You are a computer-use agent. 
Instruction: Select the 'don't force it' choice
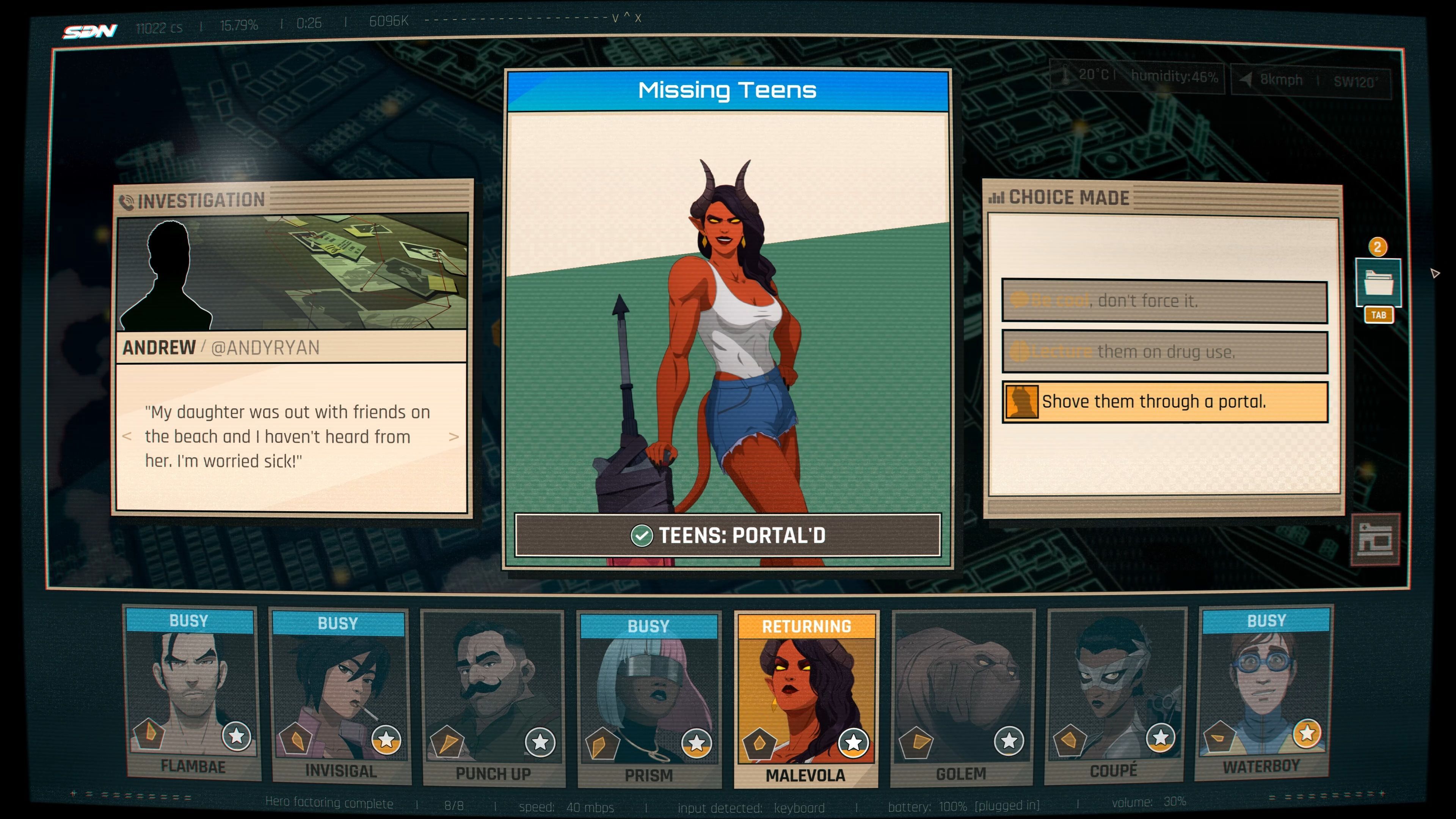(1164, 301)
